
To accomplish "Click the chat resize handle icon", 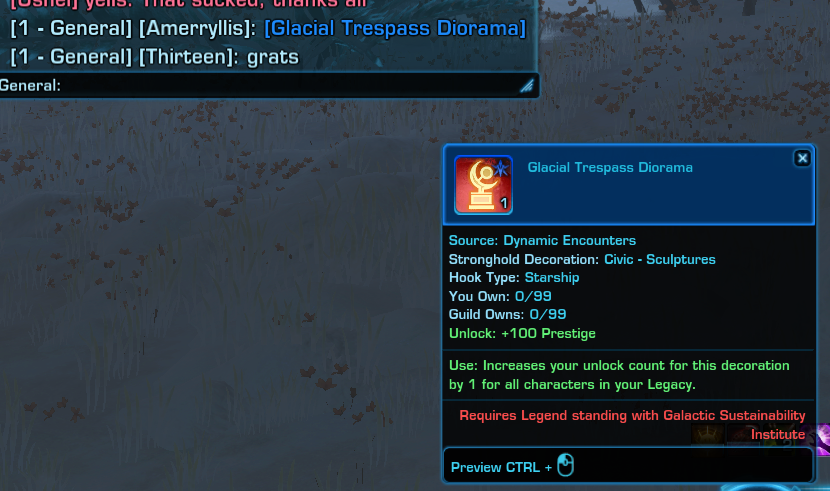I will point(526,86).
